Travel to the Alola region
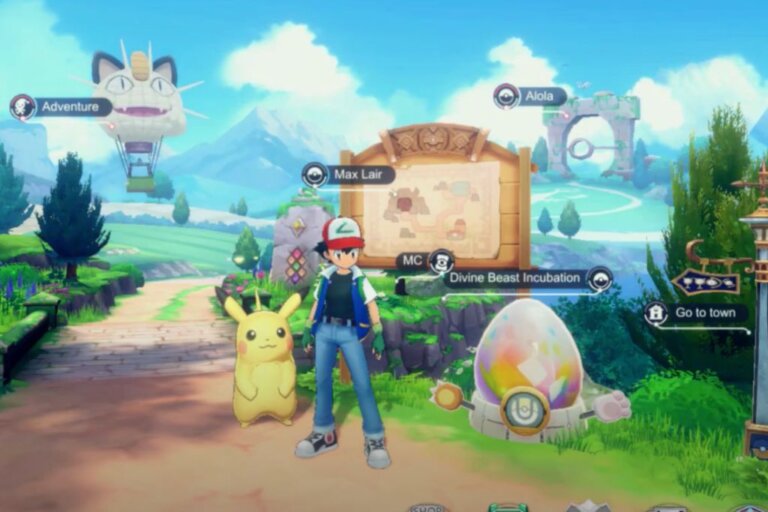Screen dimensions: 768x512 coord(530,97)
